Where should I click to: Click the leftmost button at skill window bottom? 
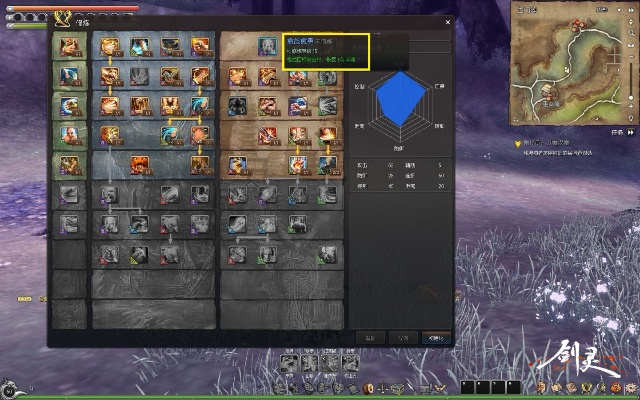(x=369, y=338)
